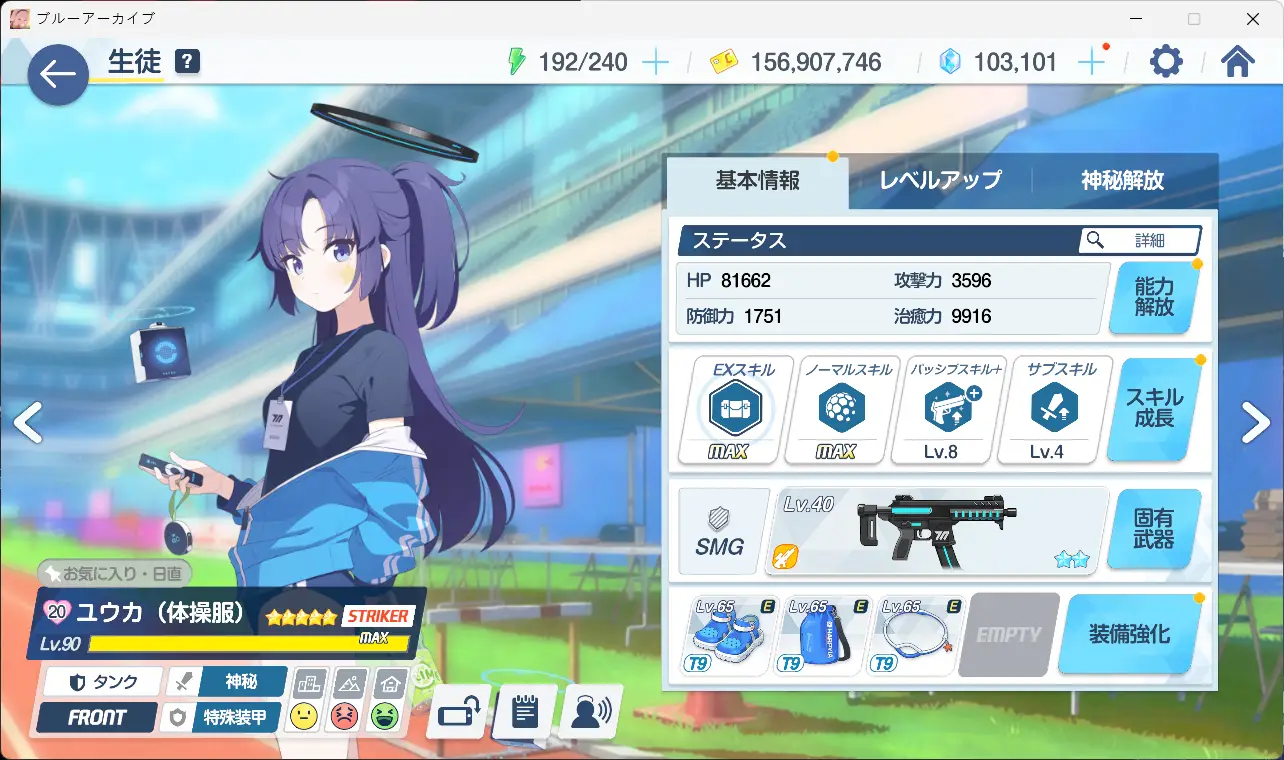Image resolution: width=1284 pixels, height=760 pixels.
Task: Go back using the arrow button
Action: pos(58,74)
